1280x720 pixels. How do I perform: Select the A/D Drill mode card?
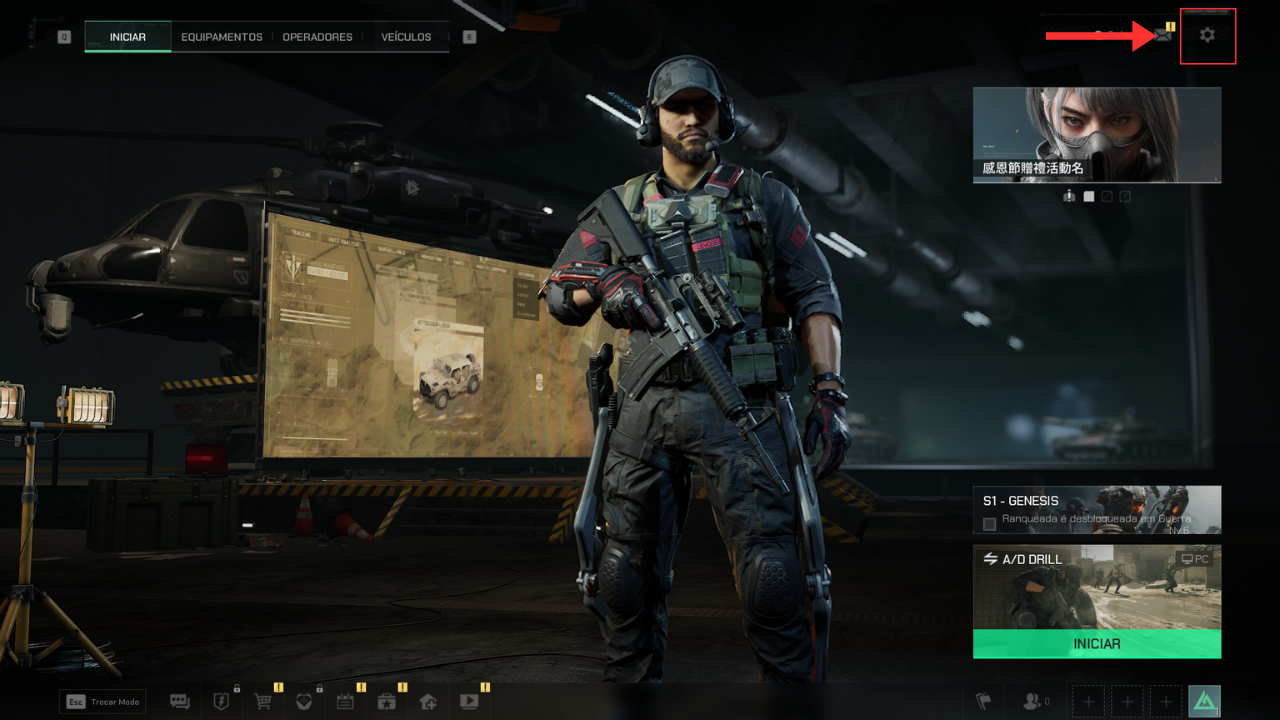tap(1096, 587)
